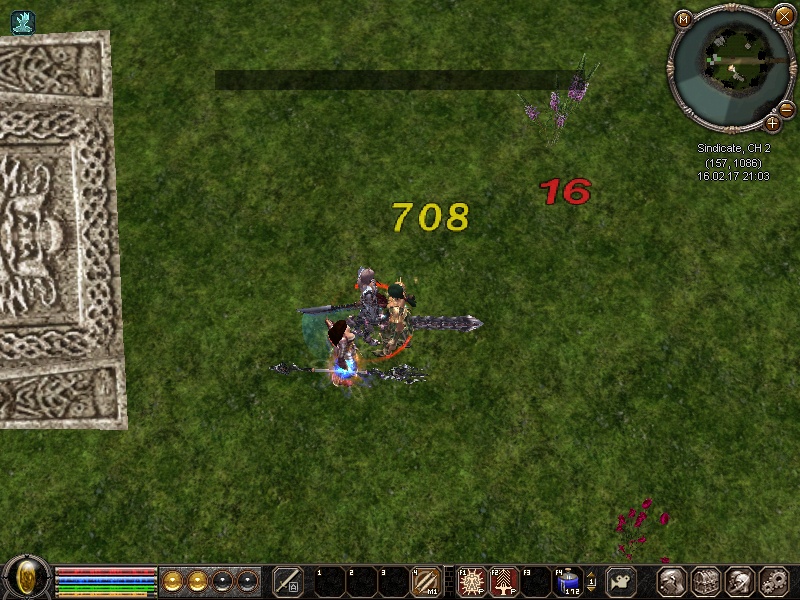Open the character window helmet icon
Screen dimensions: 800x600
(671, 581)
